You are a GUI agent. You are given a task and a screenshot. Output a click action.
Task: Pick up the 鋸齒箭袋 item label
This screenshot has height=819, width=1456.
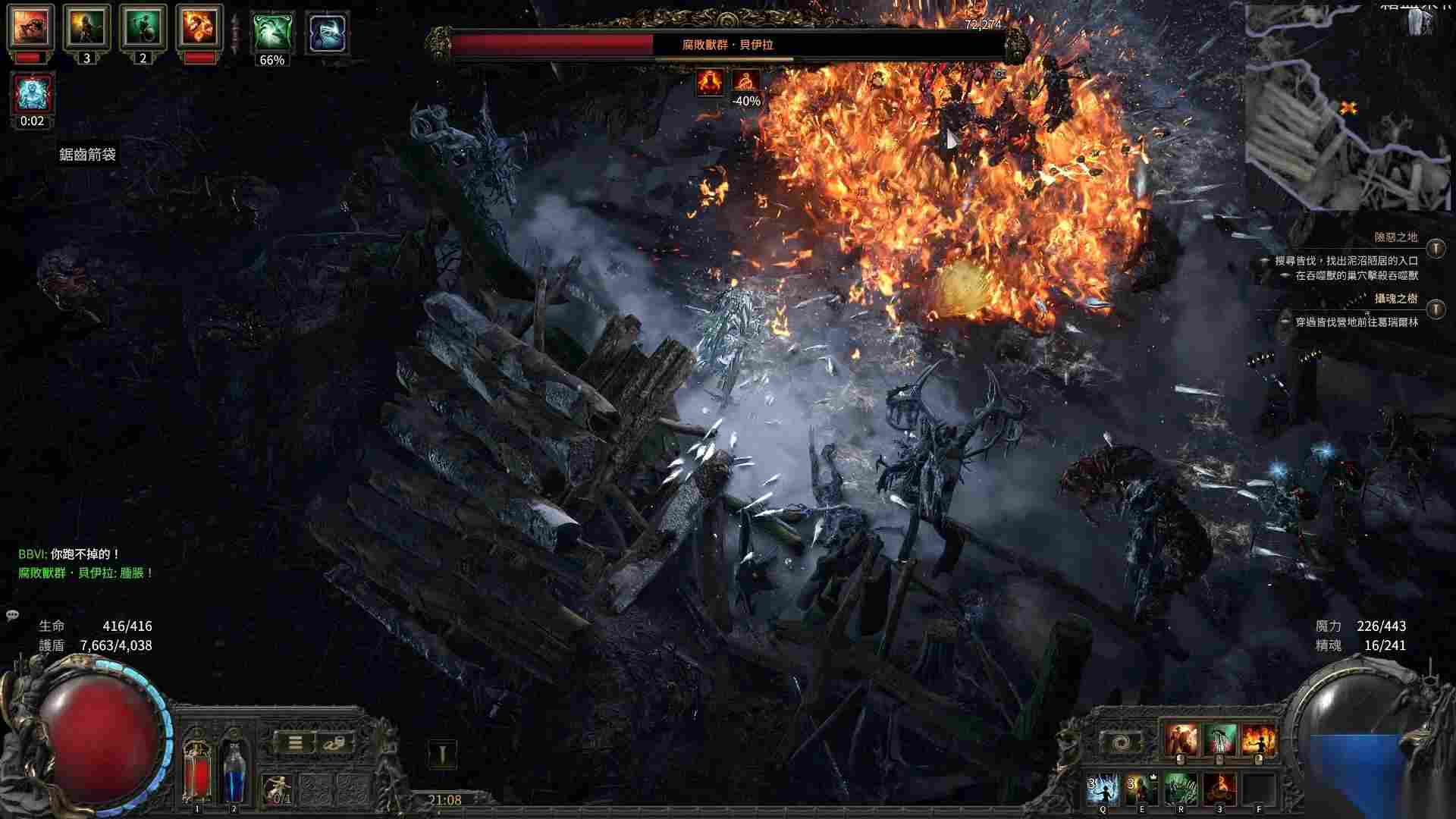[x=87, y=152]
